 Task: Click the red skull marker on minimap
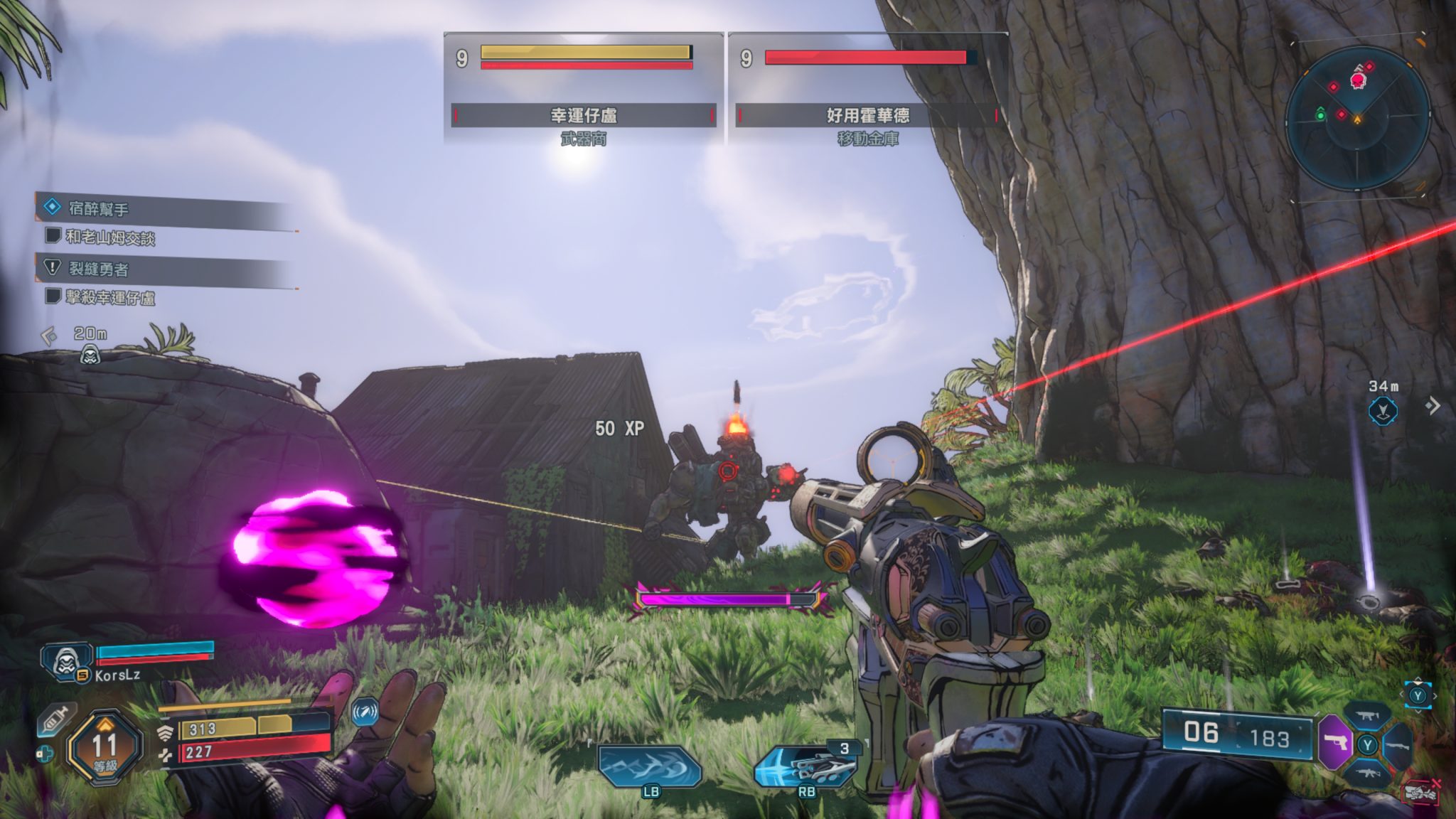point(1357,82)
